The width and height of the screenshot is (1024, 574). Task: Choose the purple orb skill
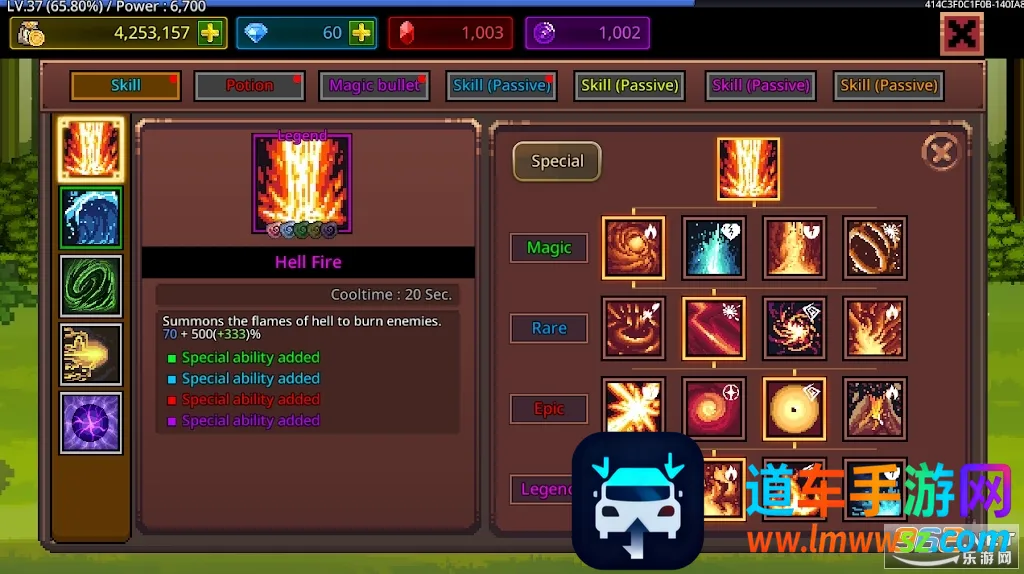[x=91, y=422]
